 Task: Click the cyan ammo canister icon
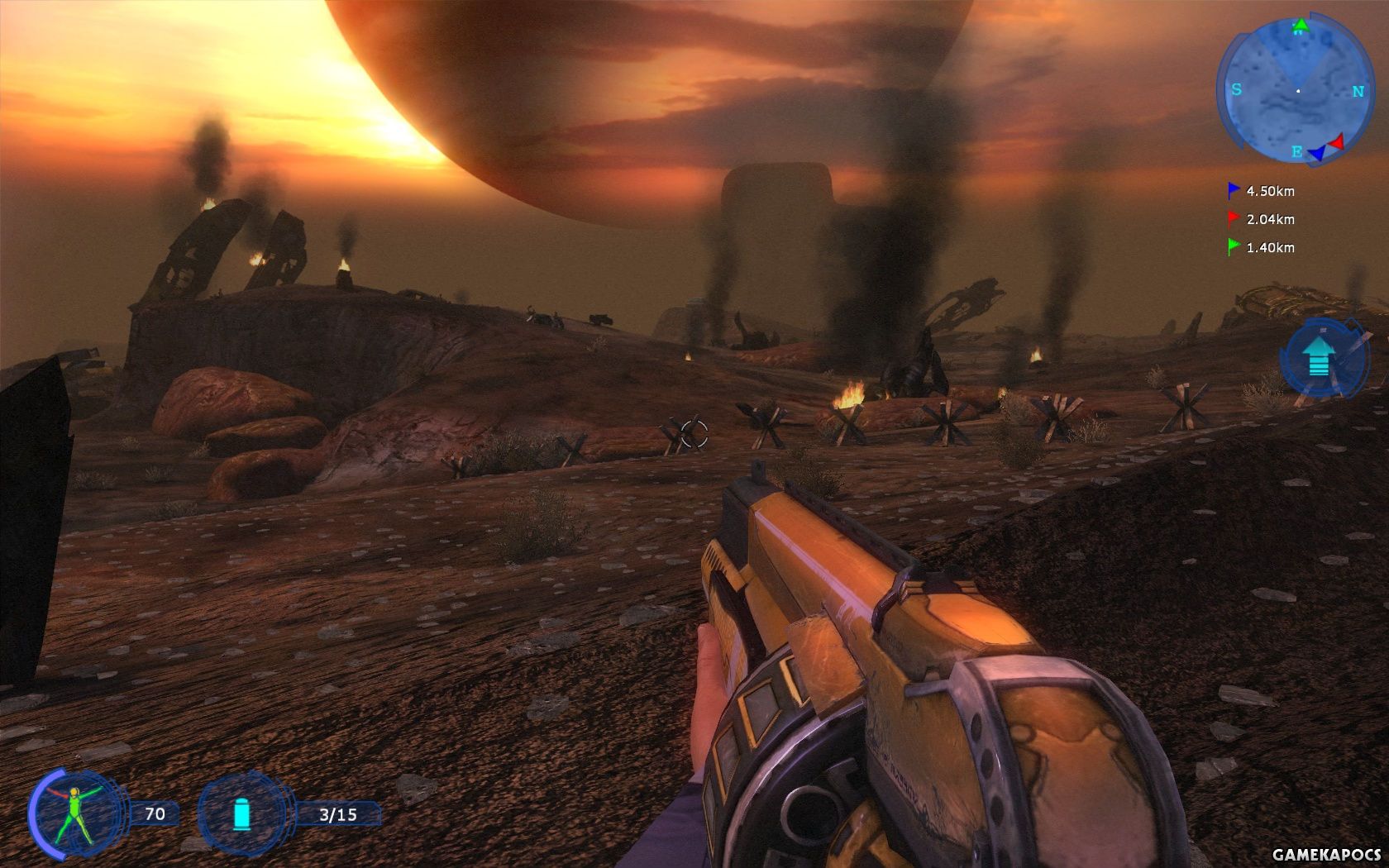241,813
